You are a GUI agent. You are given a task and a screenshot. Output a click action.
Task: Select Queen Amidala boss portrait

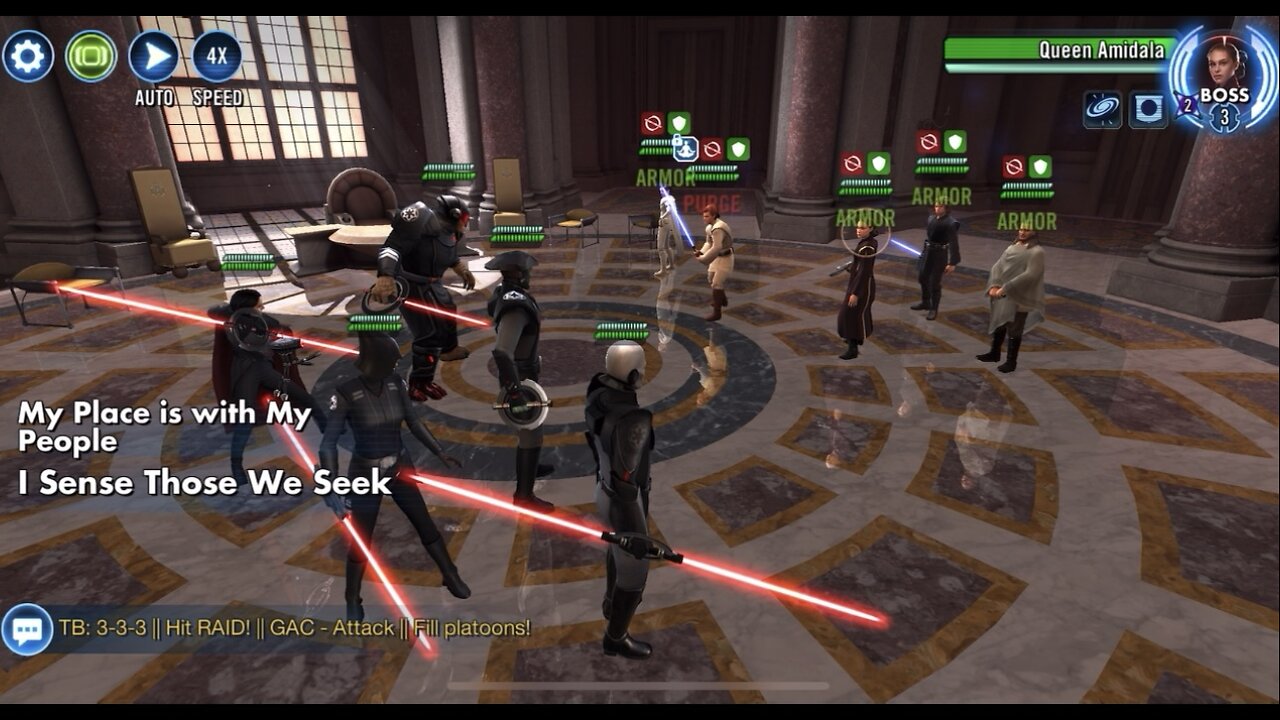(1223, 66)
